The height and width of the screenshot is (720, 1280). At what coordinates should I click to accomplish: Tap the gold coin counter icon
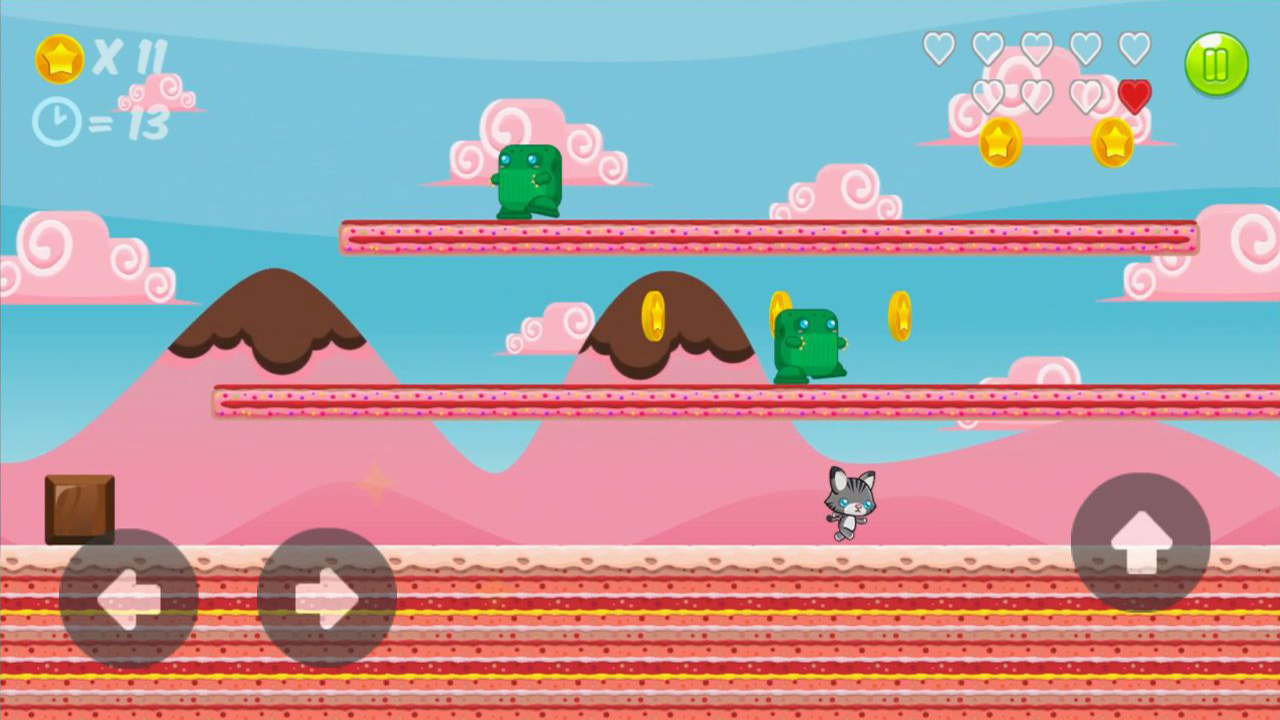click(x=59, y=58)
